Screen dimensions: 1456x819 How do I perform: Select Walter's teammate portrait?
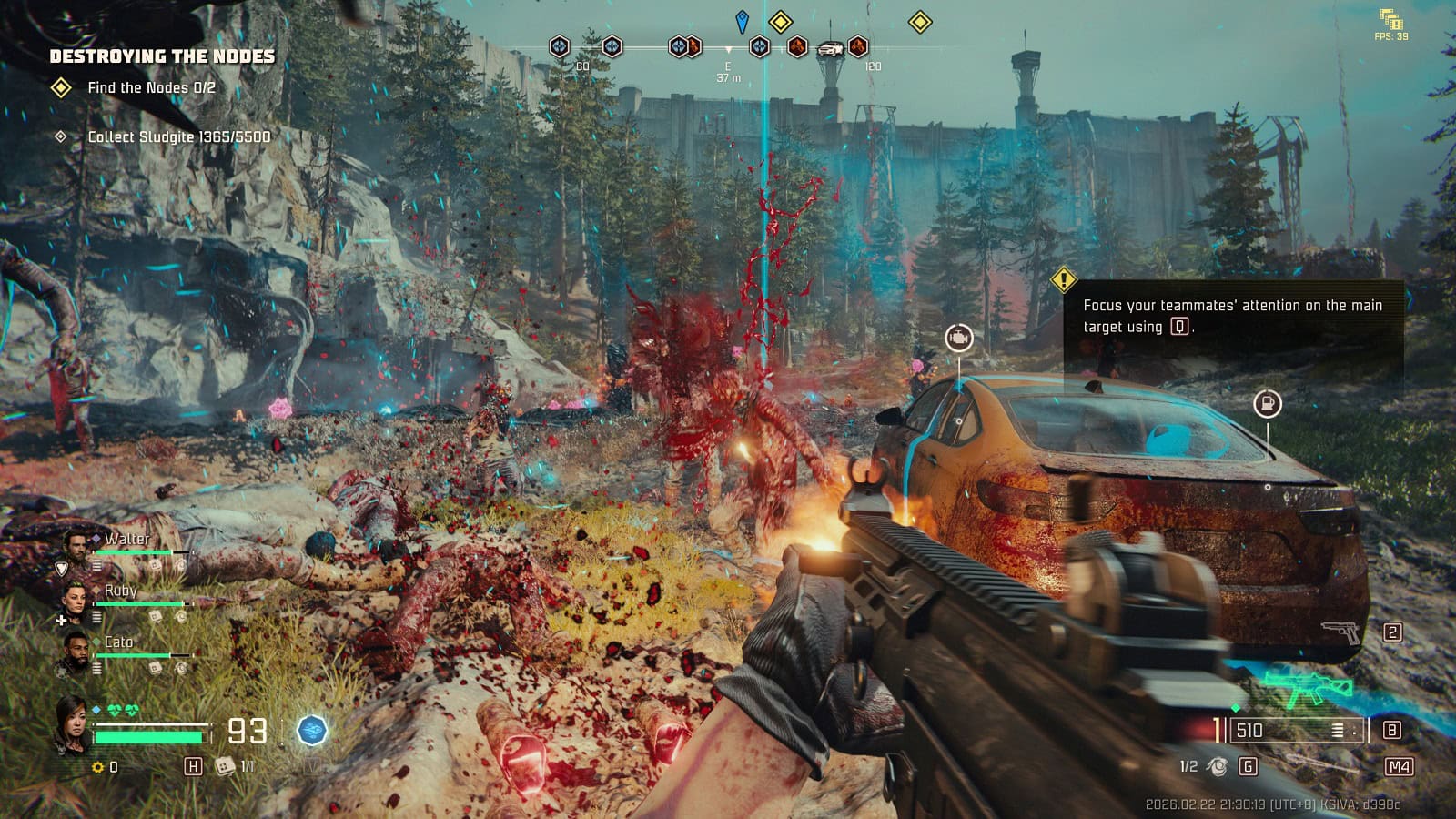point(76,545)
